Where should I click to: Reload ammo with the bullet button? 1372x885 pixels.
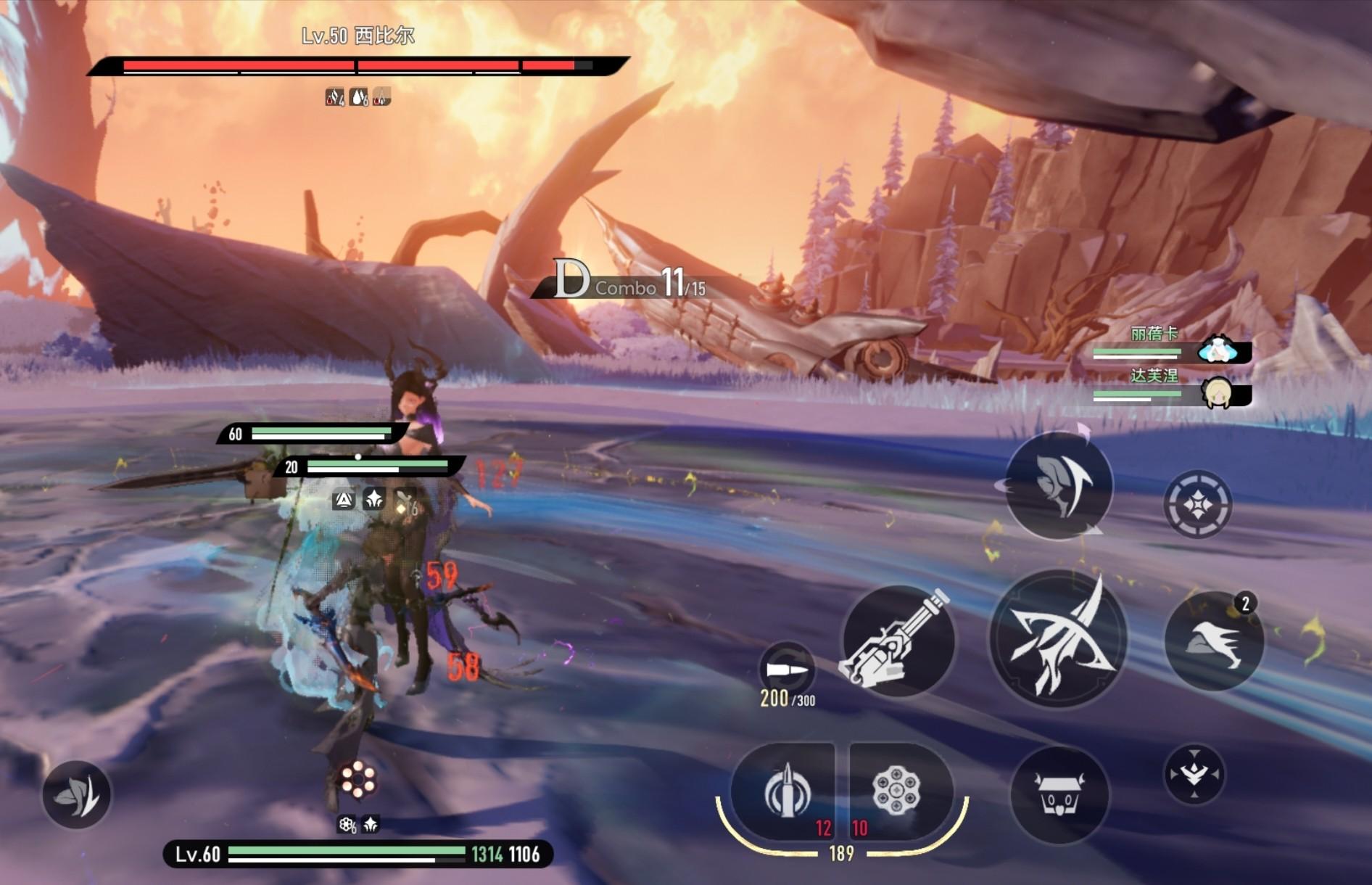tap(787, 669)
